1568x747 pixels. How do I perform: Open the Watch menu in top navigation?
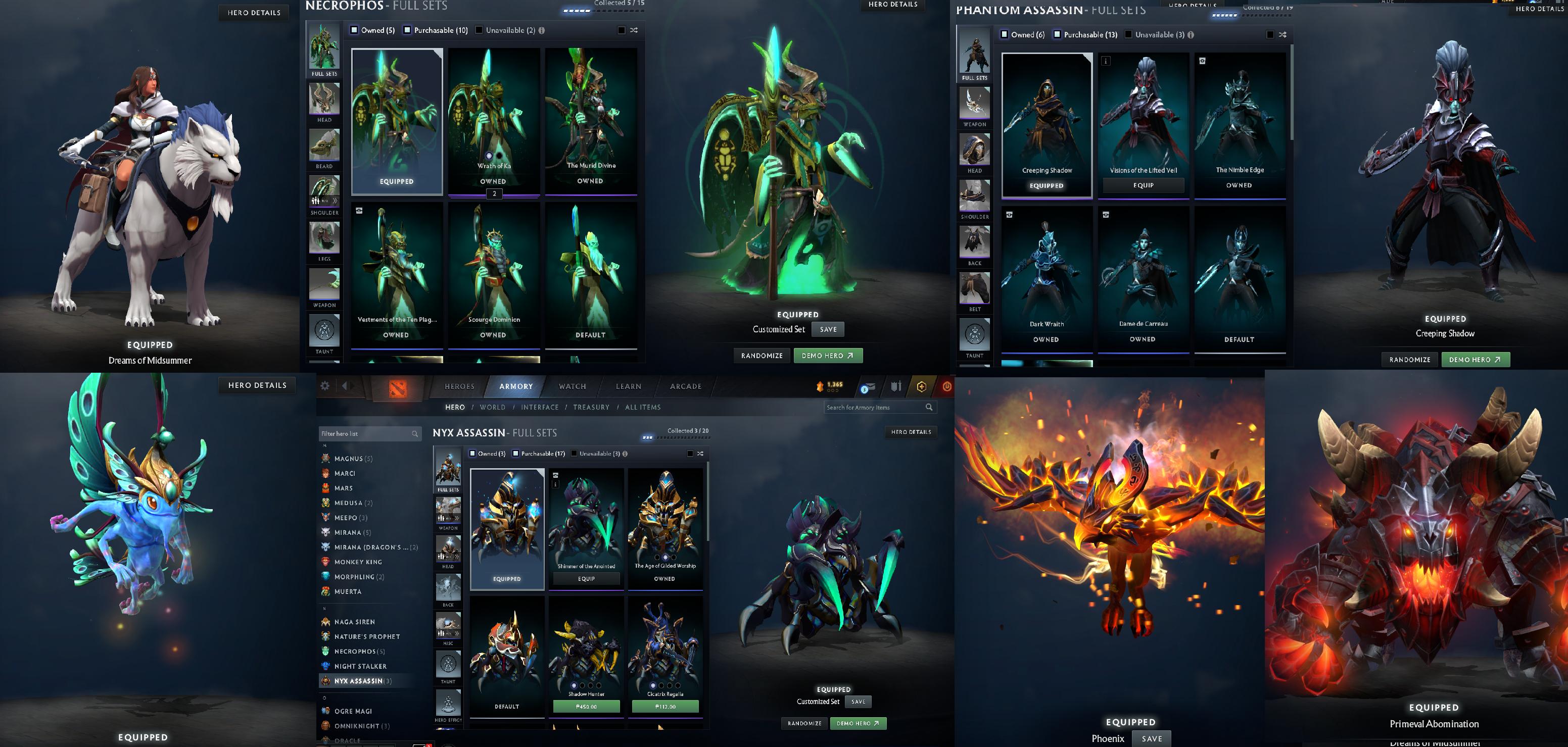point(572,386)
